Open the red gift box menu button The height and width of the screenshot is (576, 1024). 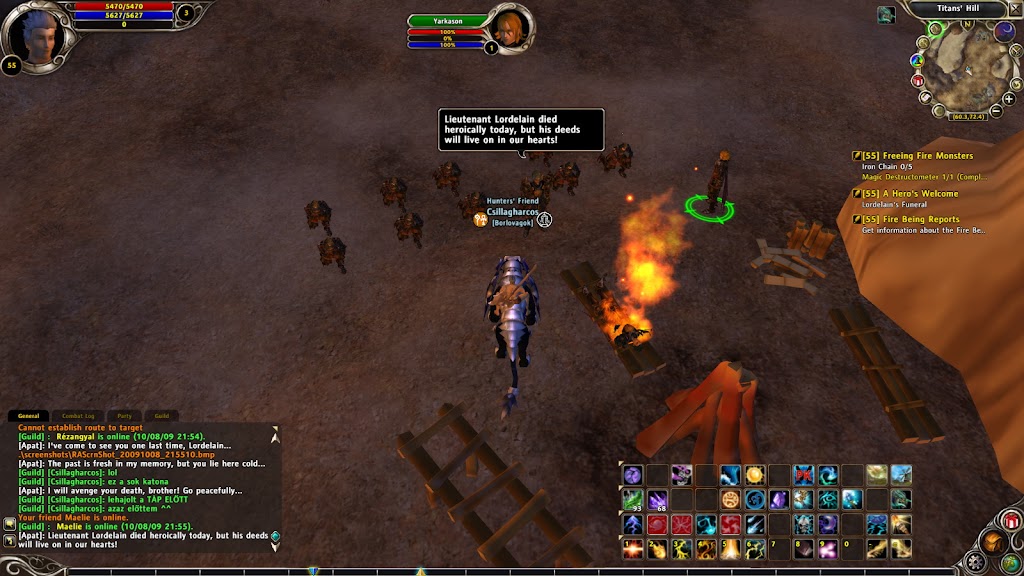click(1011, 521)
